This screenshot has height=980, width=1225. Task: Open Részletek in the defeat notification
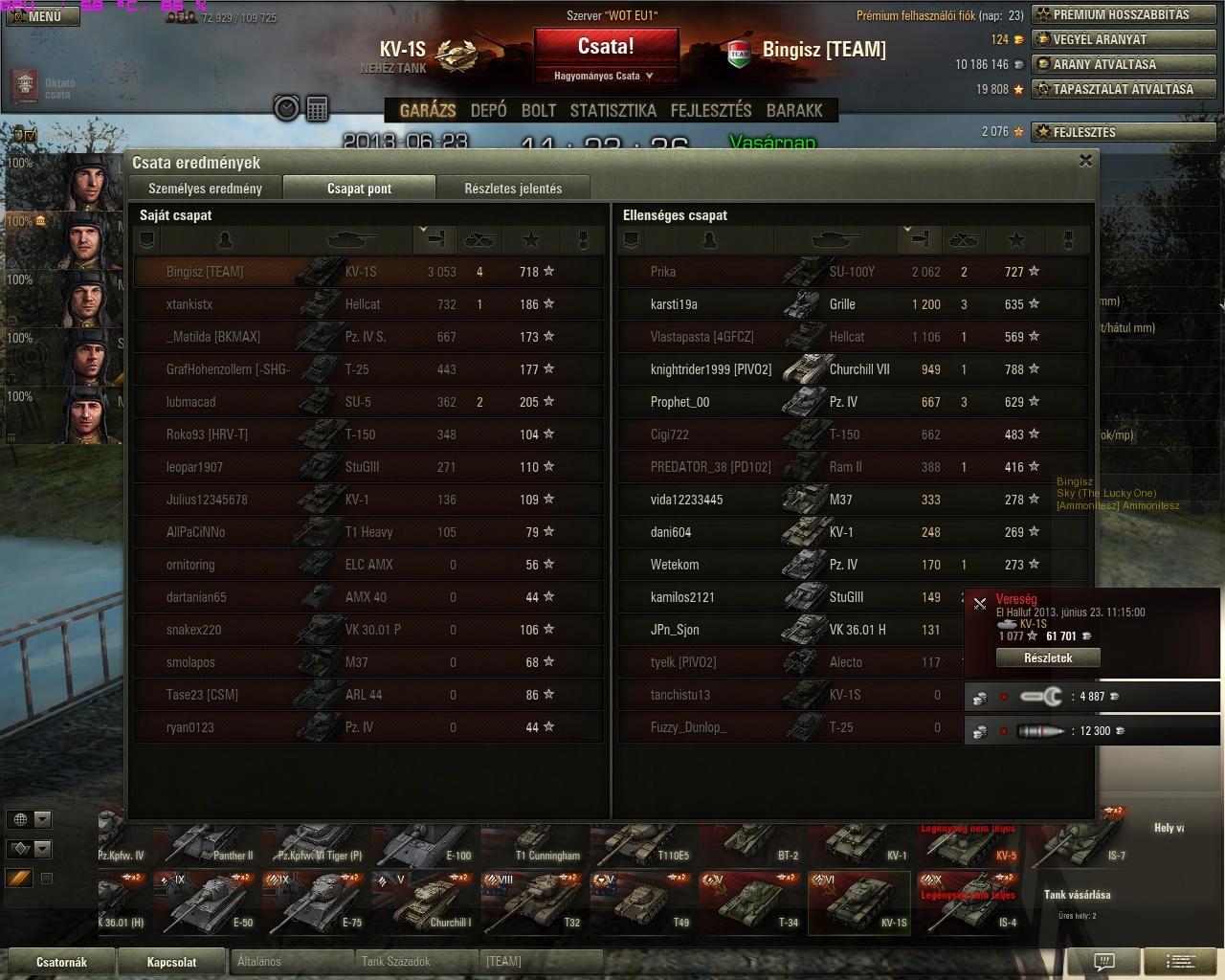[1048, 657]
